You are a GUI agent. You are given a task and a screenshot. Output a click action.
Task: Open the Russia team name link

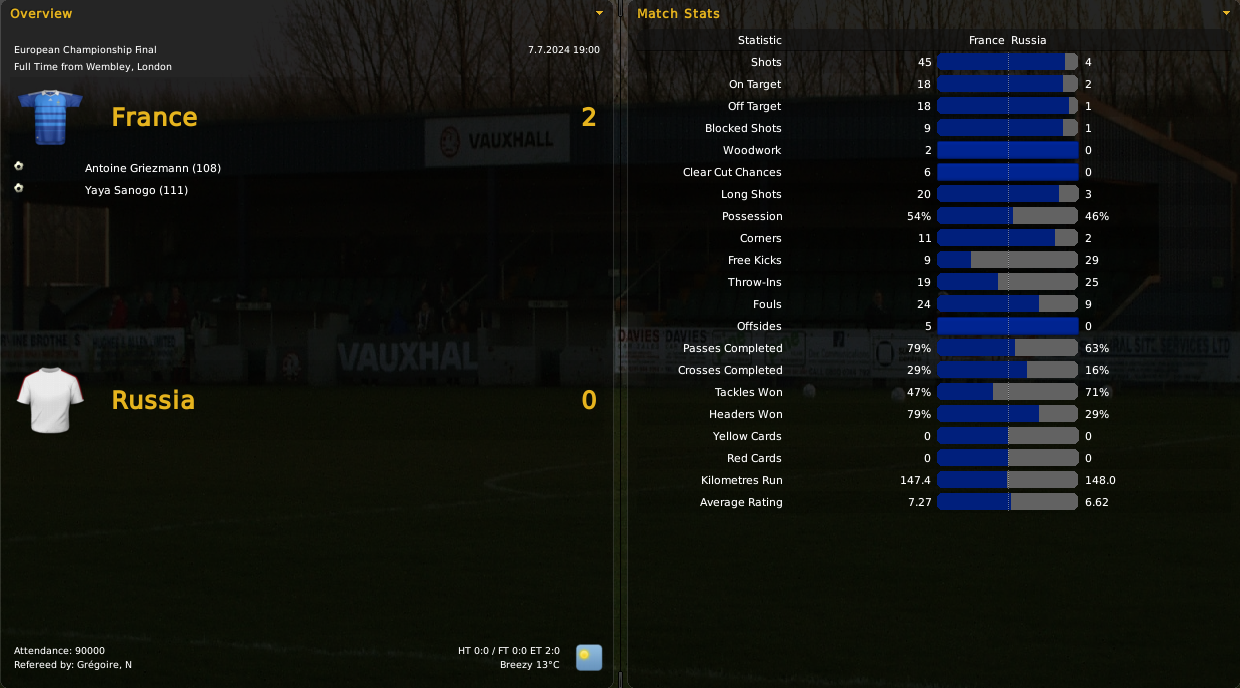[x=153, y=400]
